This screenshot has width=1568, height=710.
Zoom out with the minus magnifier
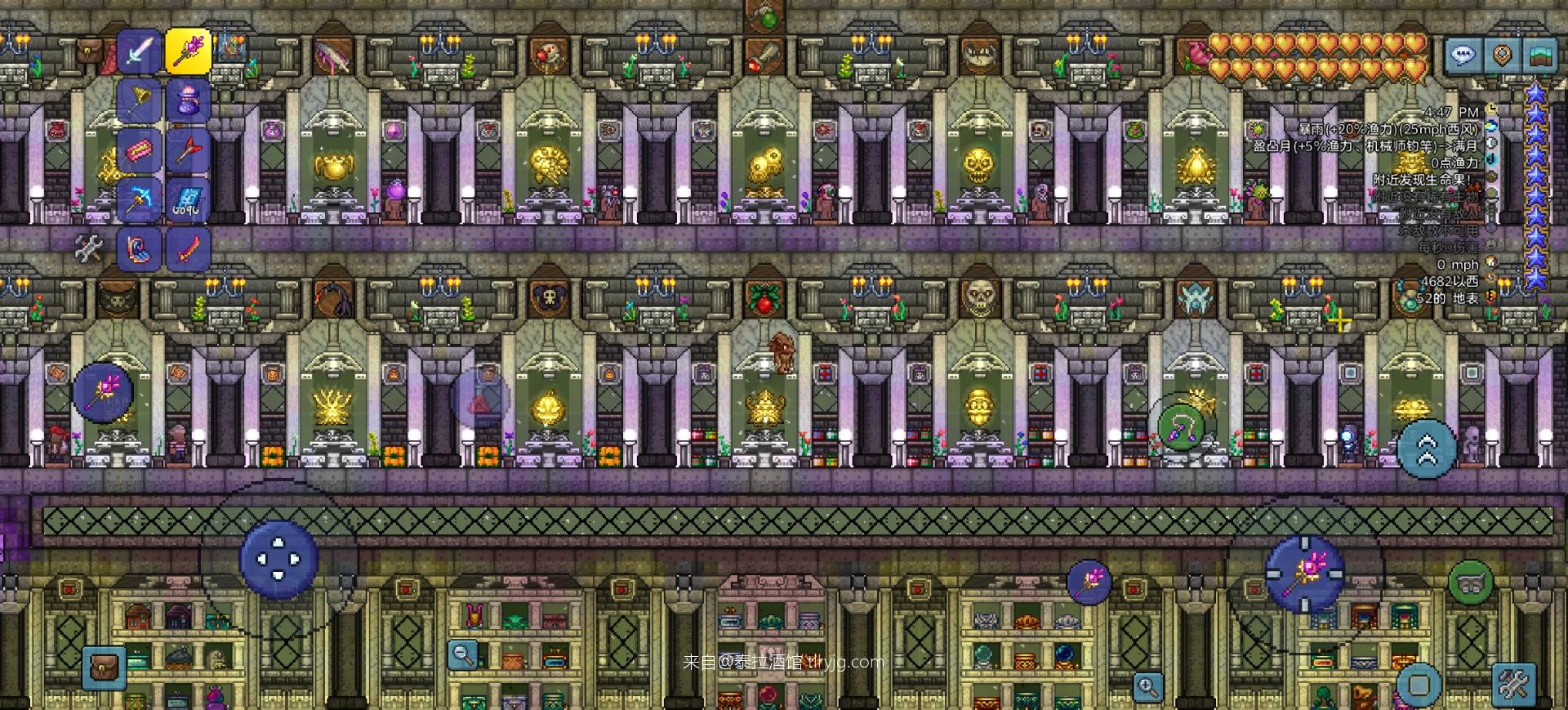click(463, 654)
